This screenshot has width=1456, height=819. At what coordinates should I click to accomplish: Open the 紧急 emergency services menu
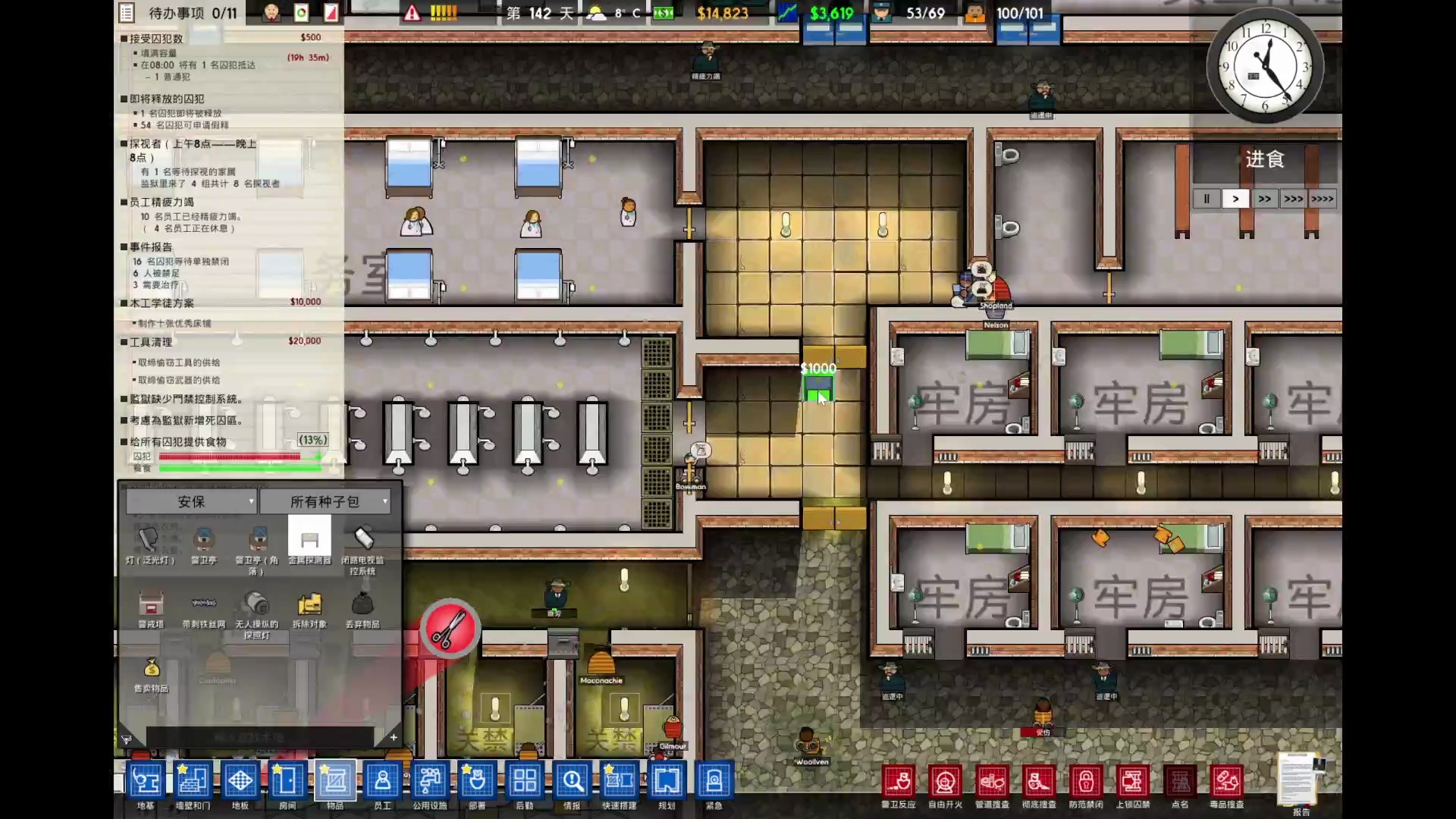click(x=714, y=781)
